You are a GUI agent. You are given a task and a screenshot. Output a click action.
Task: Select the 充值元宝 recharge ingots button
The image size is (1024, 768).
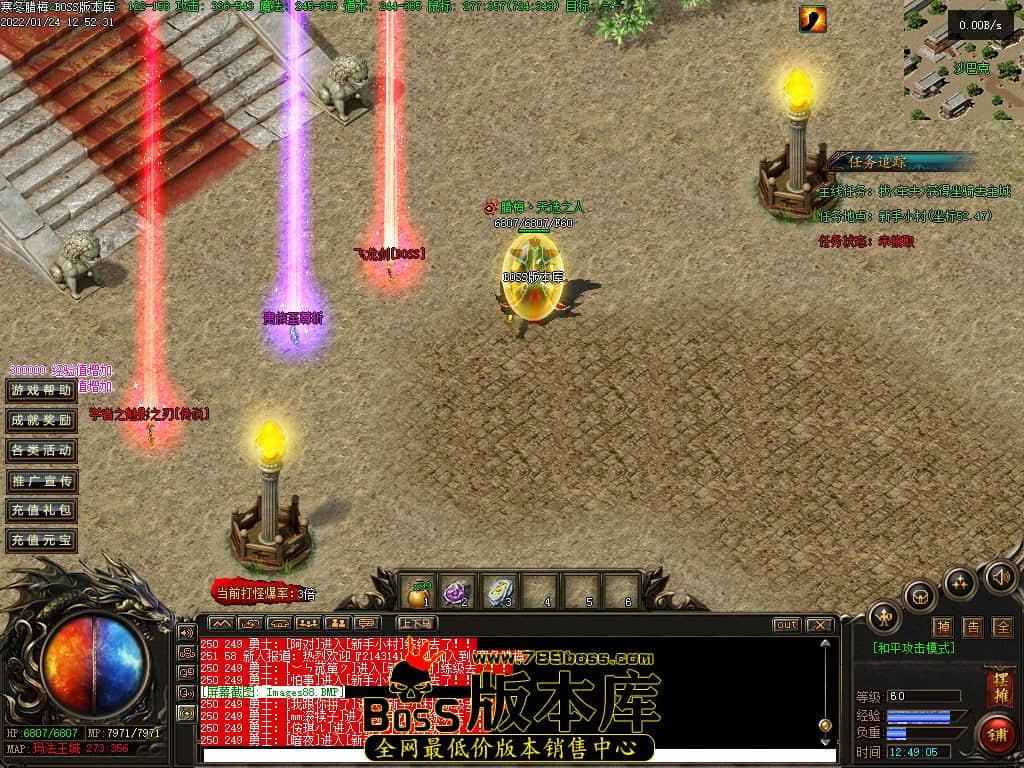[41, 541]
